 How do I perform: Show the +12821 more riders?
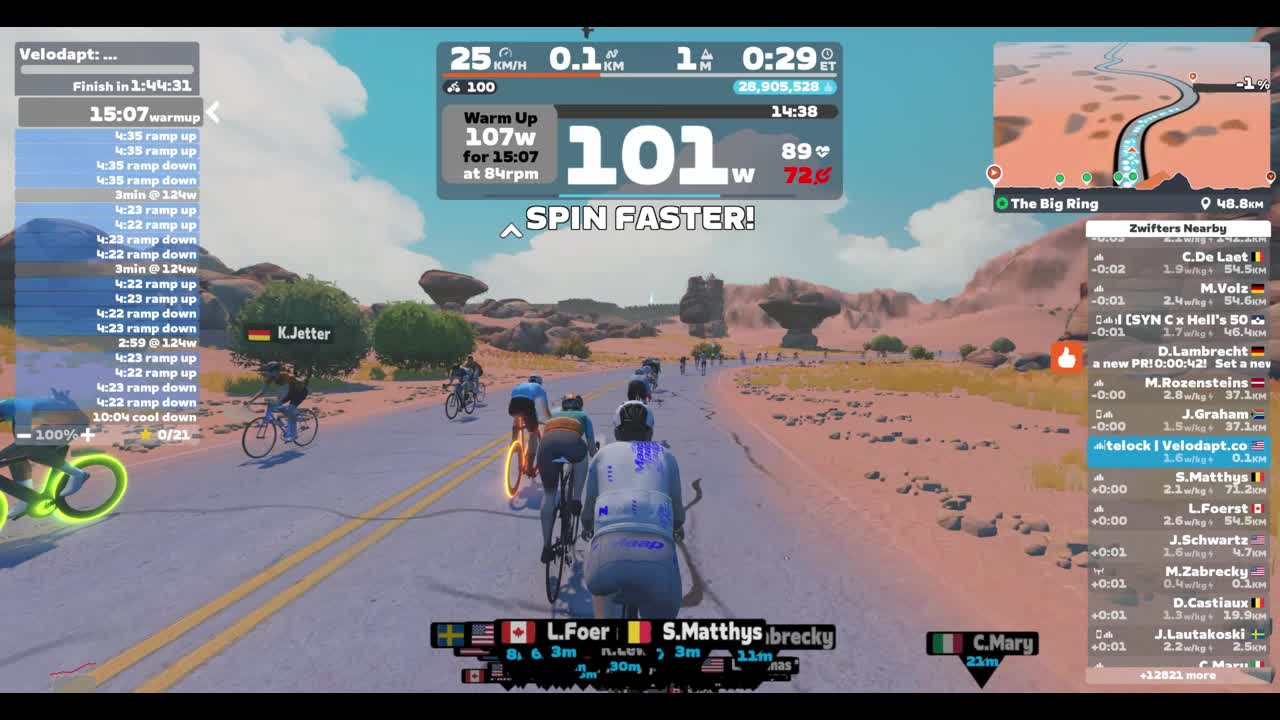(1177, 675)
